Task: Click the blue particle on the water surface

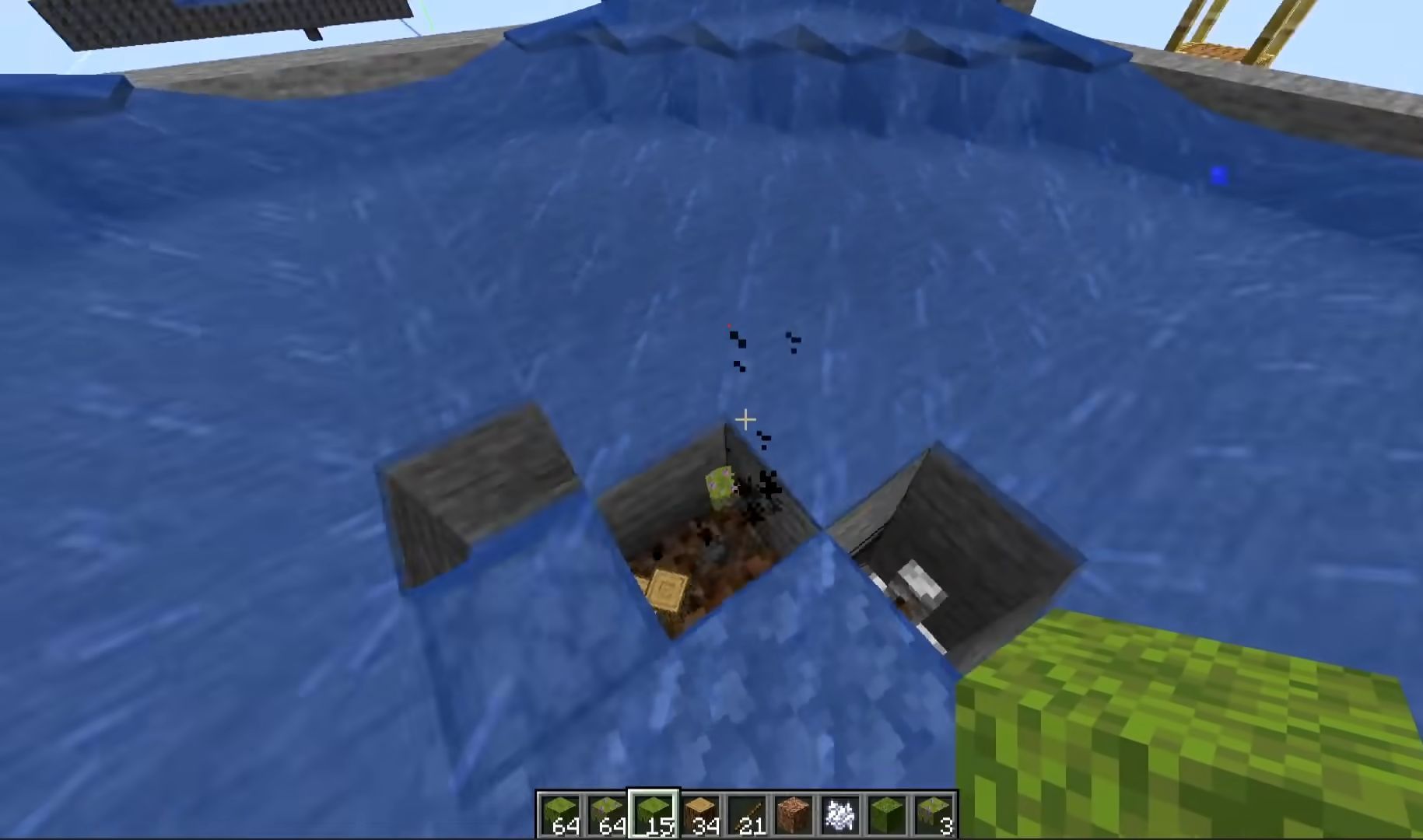Action: coord(1218,175)
